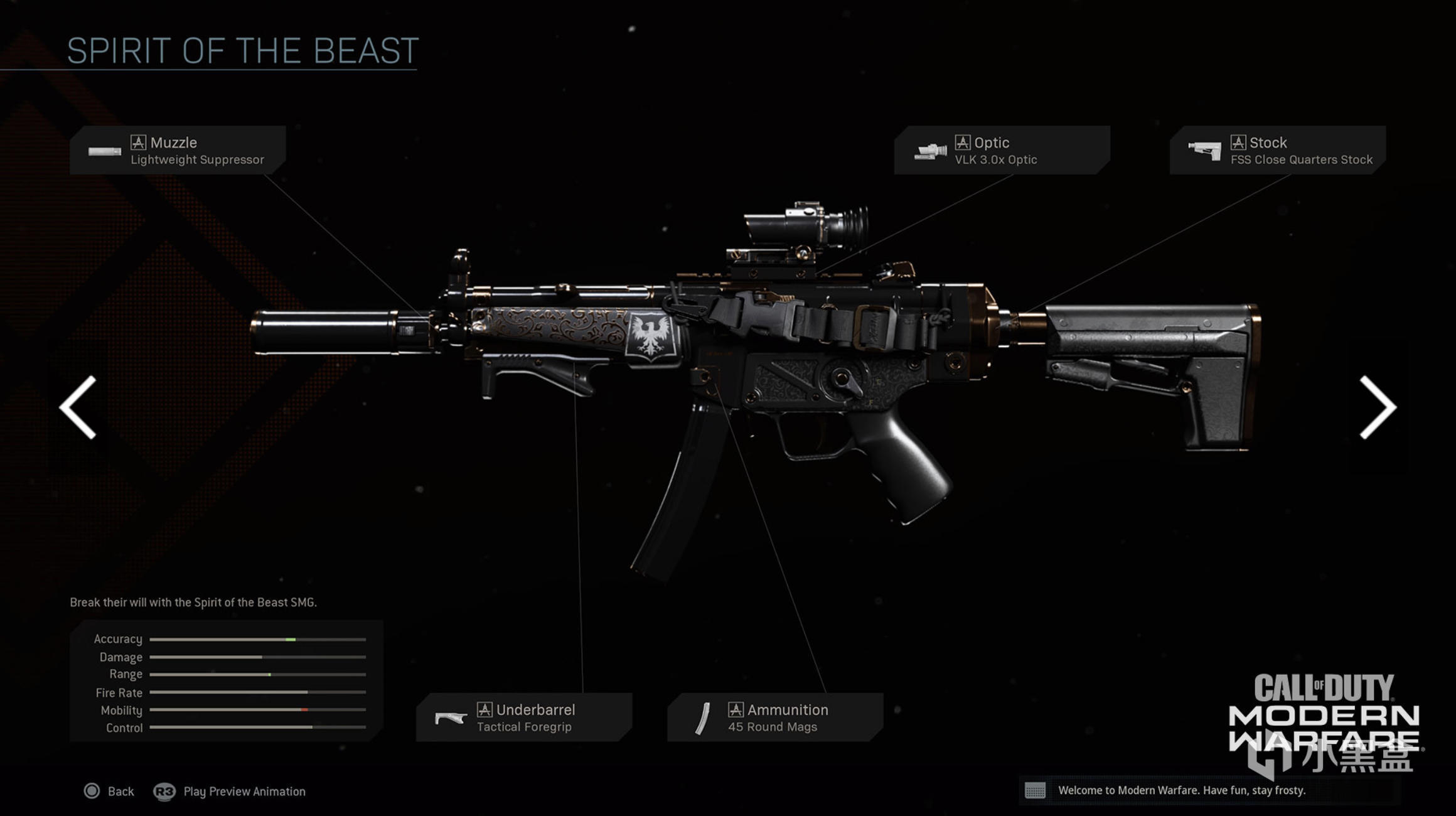Viewport: 1456px width, 816px height.
Task: Open the Optic VLK 3.0x attachment
Action: [1002, 151]
